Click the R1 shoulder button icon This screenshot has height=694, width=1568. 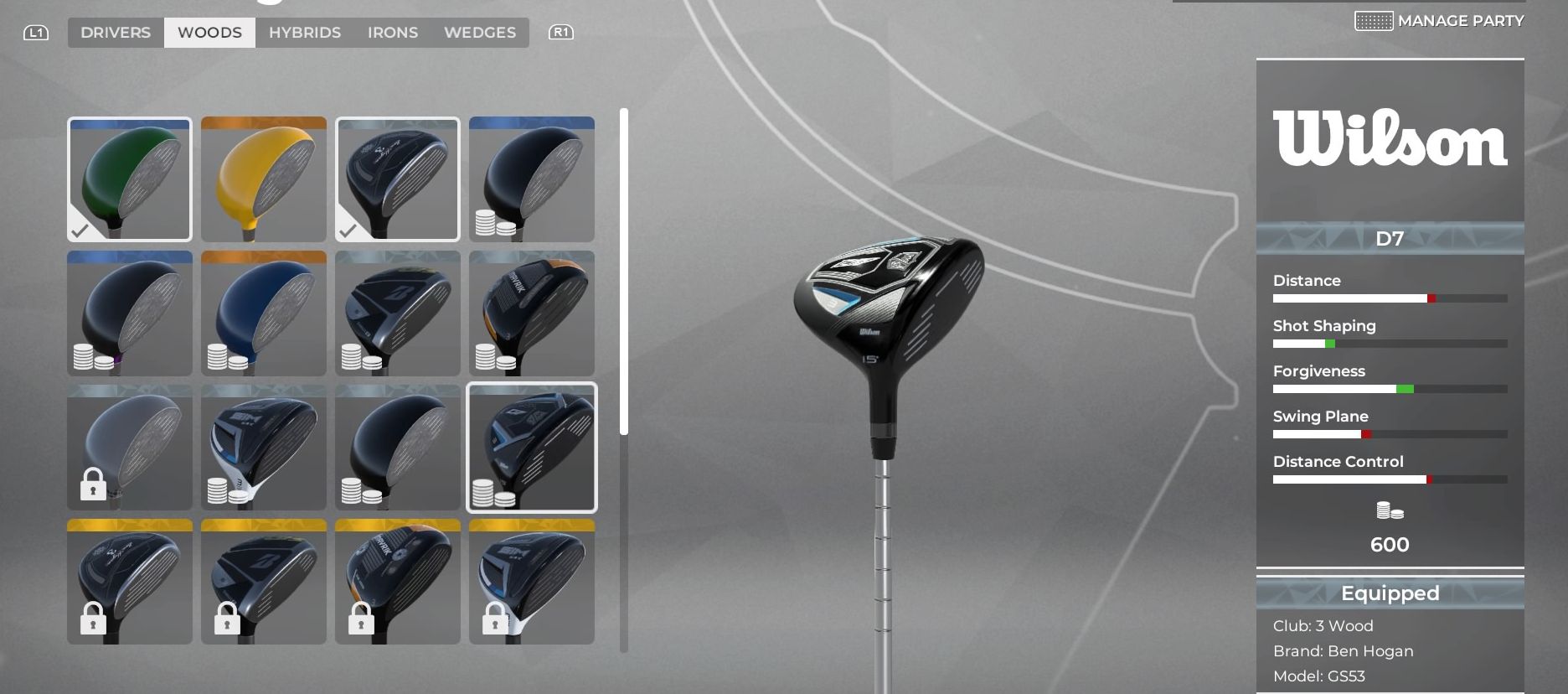pyautogui.click(x=562, y=31)
